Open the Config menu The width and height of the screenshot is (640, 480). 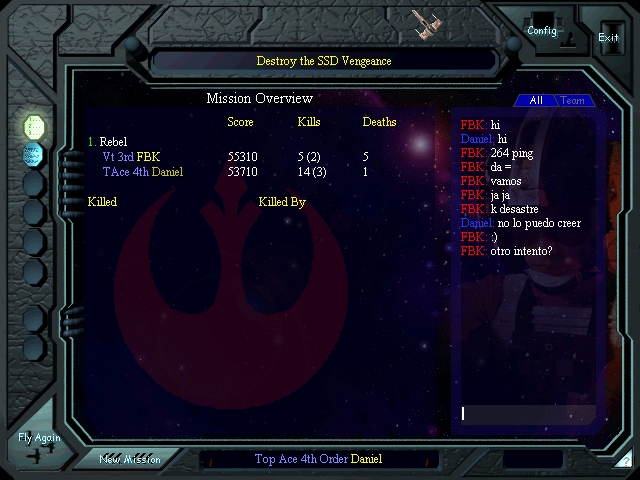[542, 30]
